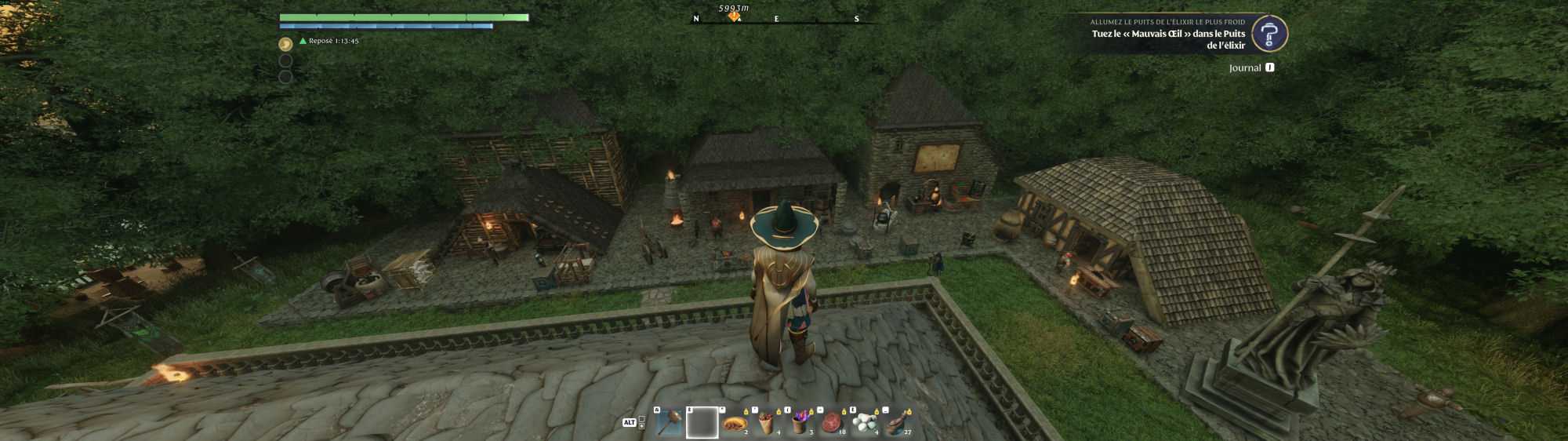Select the raw meat hotbar slot
The image size is (1568, 441).
tap(832, 424)
